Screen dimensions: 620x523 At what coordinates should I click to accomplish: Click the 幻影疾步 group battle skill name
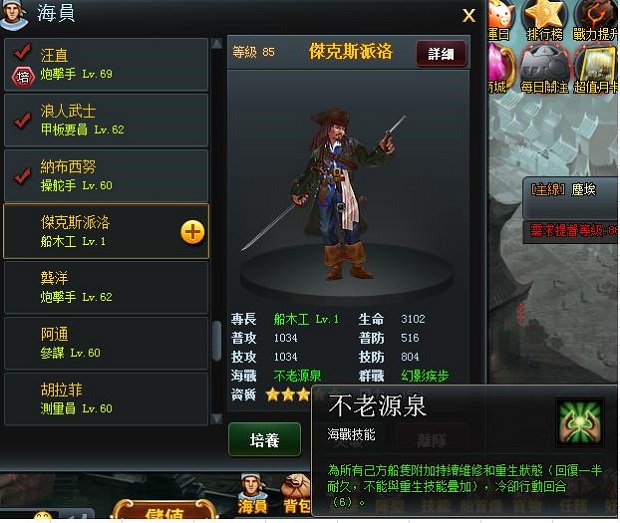click(426, 376)
